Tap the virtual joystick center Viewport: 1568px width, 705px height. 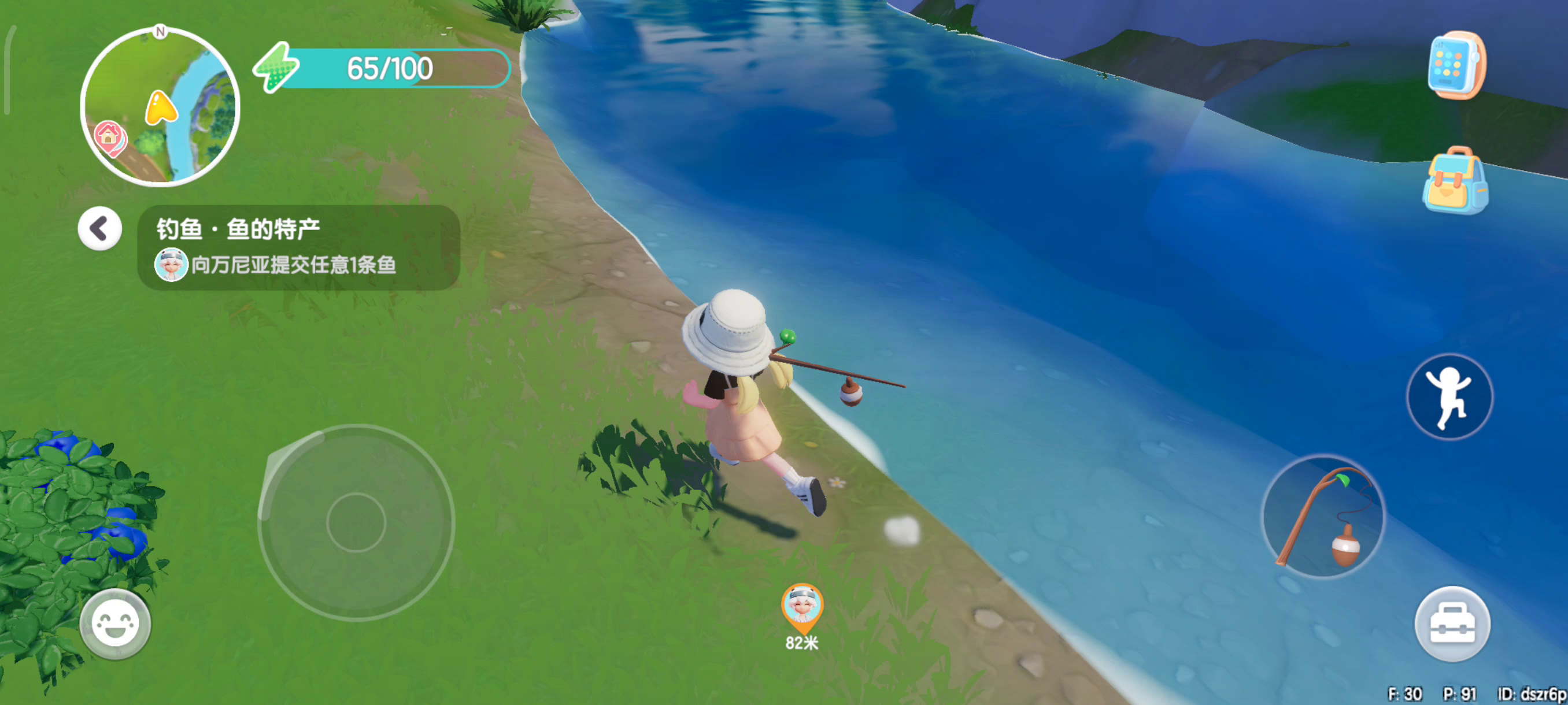(x=356, y=522)
